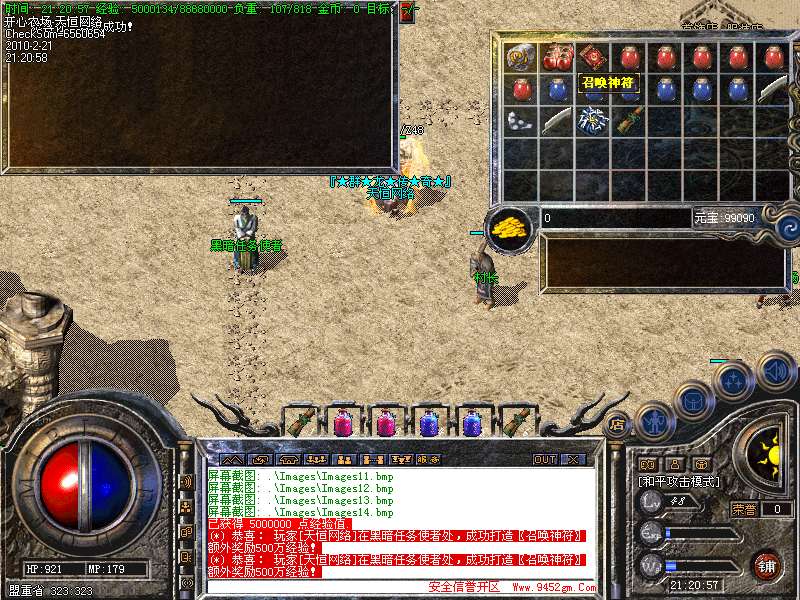Toggle sound with the speaker button
Image resolution: width=800 pixels, height=600 pixels.
[x=775, y=371]
